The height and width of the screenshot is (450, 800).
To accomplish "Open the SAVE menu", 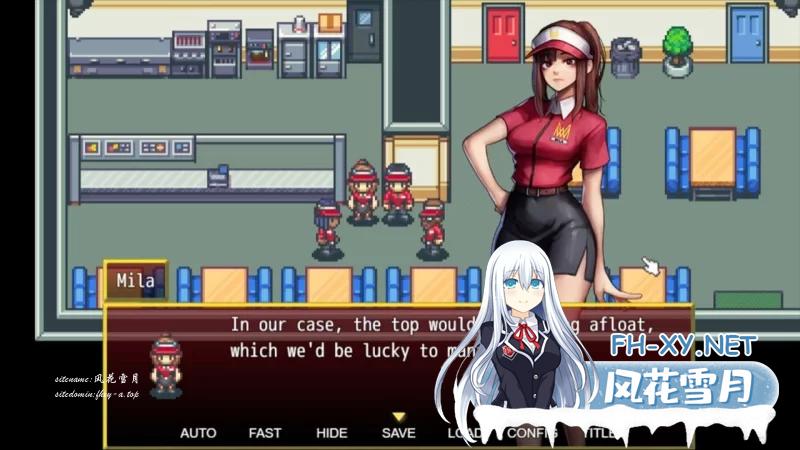I will 398,433.
